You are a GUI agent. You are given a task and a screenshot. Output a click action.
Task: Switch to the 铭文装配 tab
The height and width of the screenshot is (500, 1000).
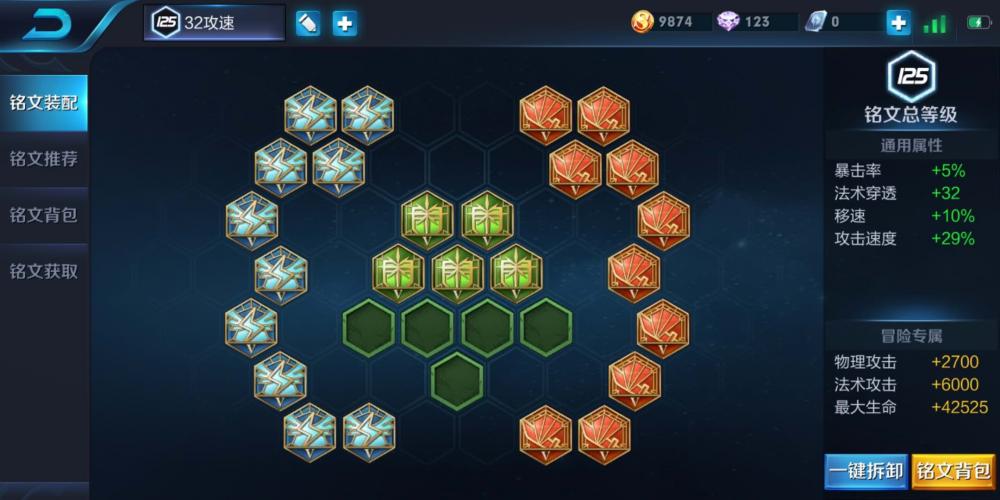[x=43, y=103]
